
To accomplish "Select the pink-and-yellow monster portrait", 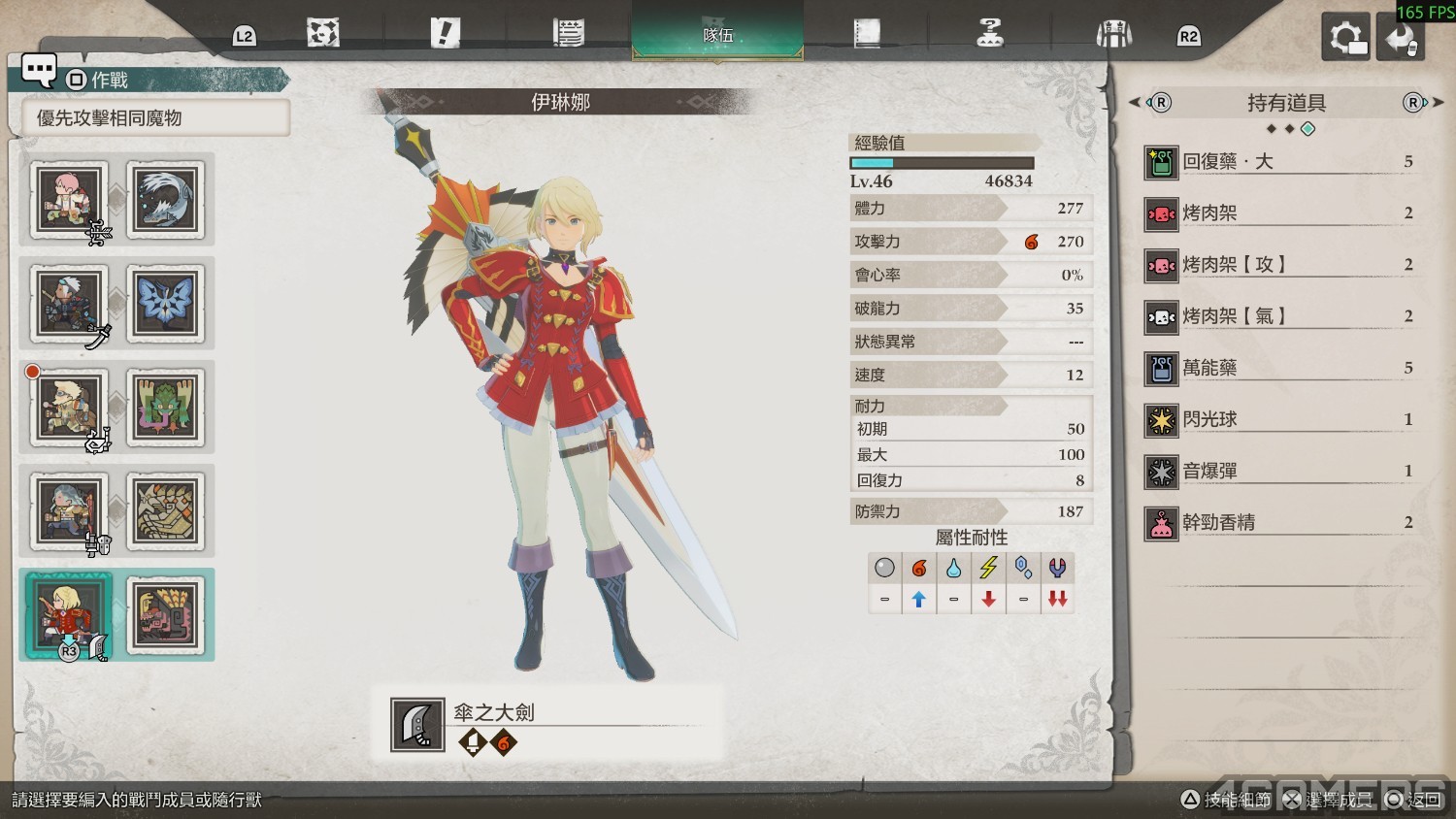I will click(x=165, y=614).
